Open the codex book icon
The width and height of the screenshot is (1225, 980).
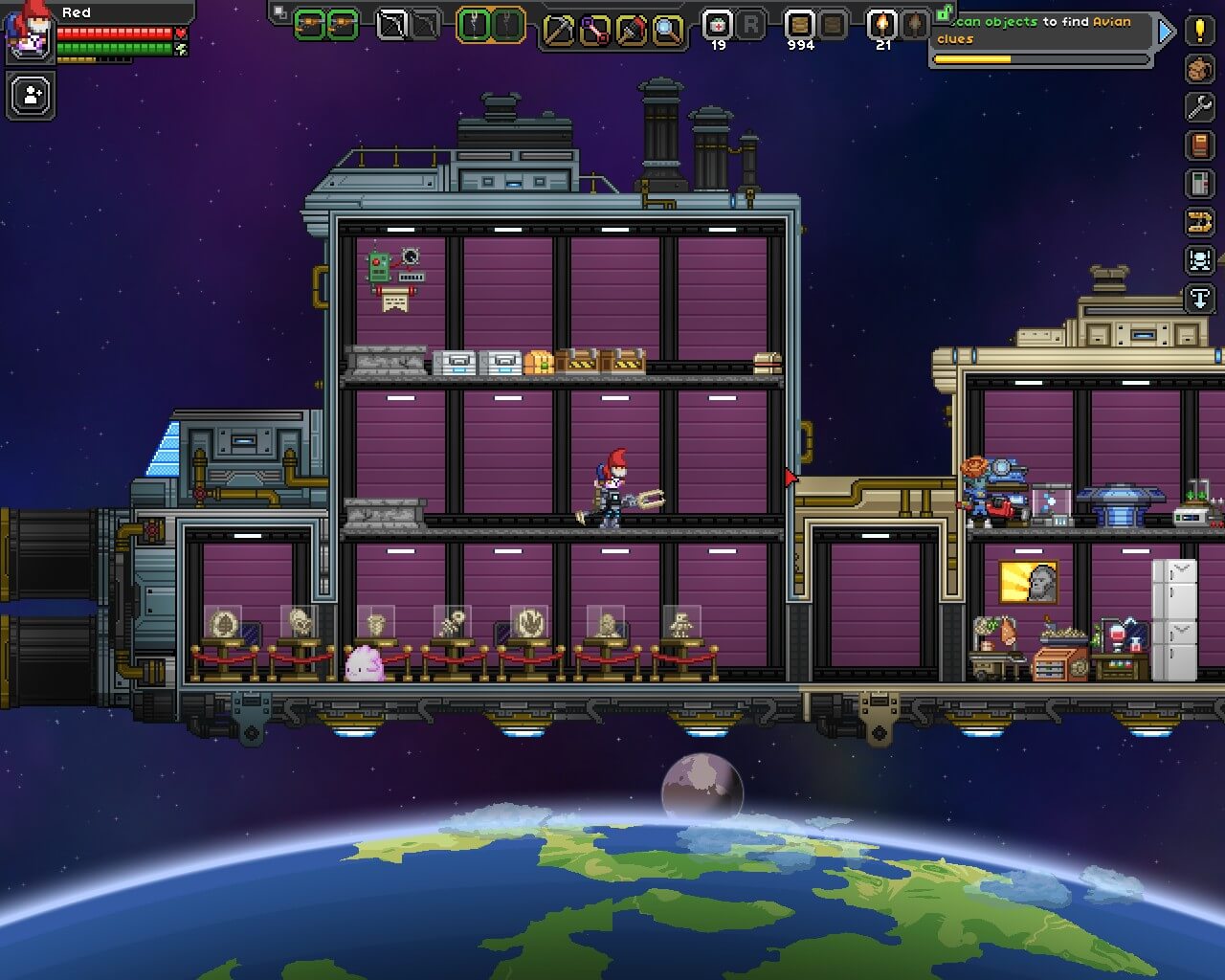(1199, 145)
